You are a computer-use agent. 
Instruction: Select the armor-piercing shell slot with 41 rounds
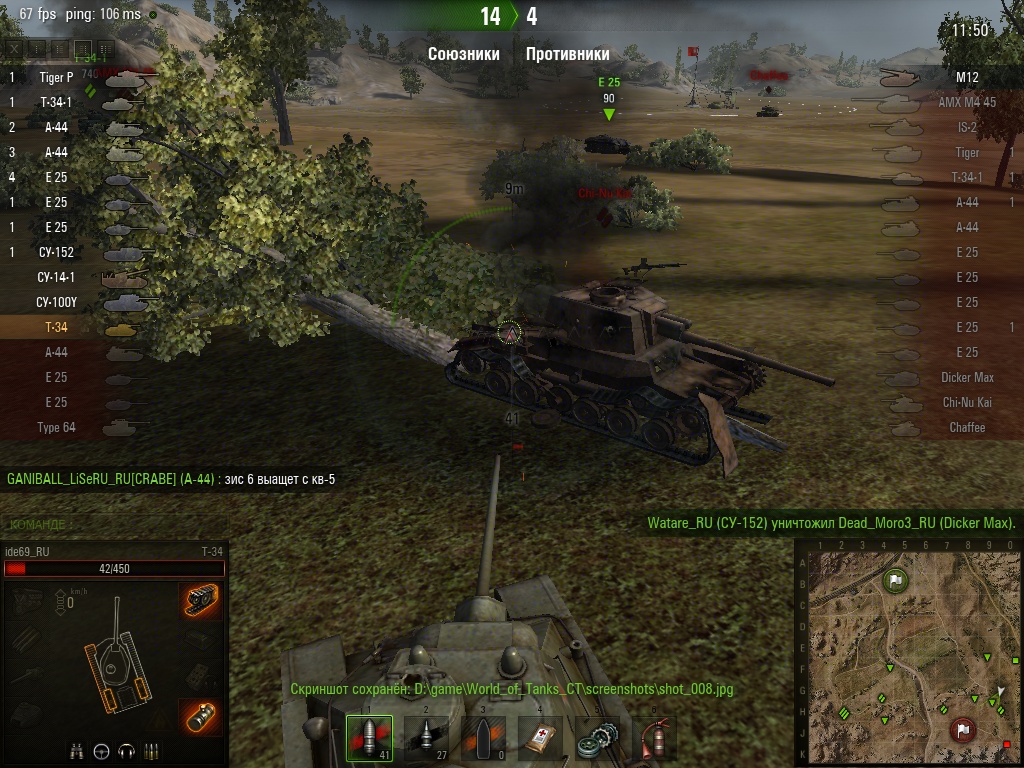pyautogui.click(x=369, y=738)
